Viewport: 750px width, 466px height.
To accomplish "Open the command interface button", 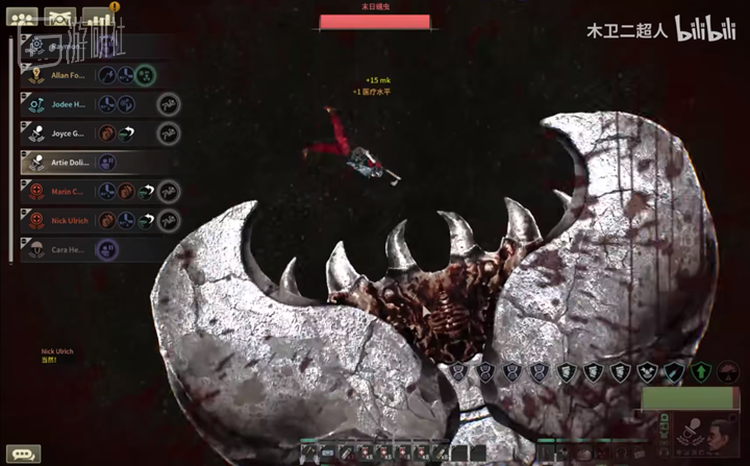I will coord(61,17).
